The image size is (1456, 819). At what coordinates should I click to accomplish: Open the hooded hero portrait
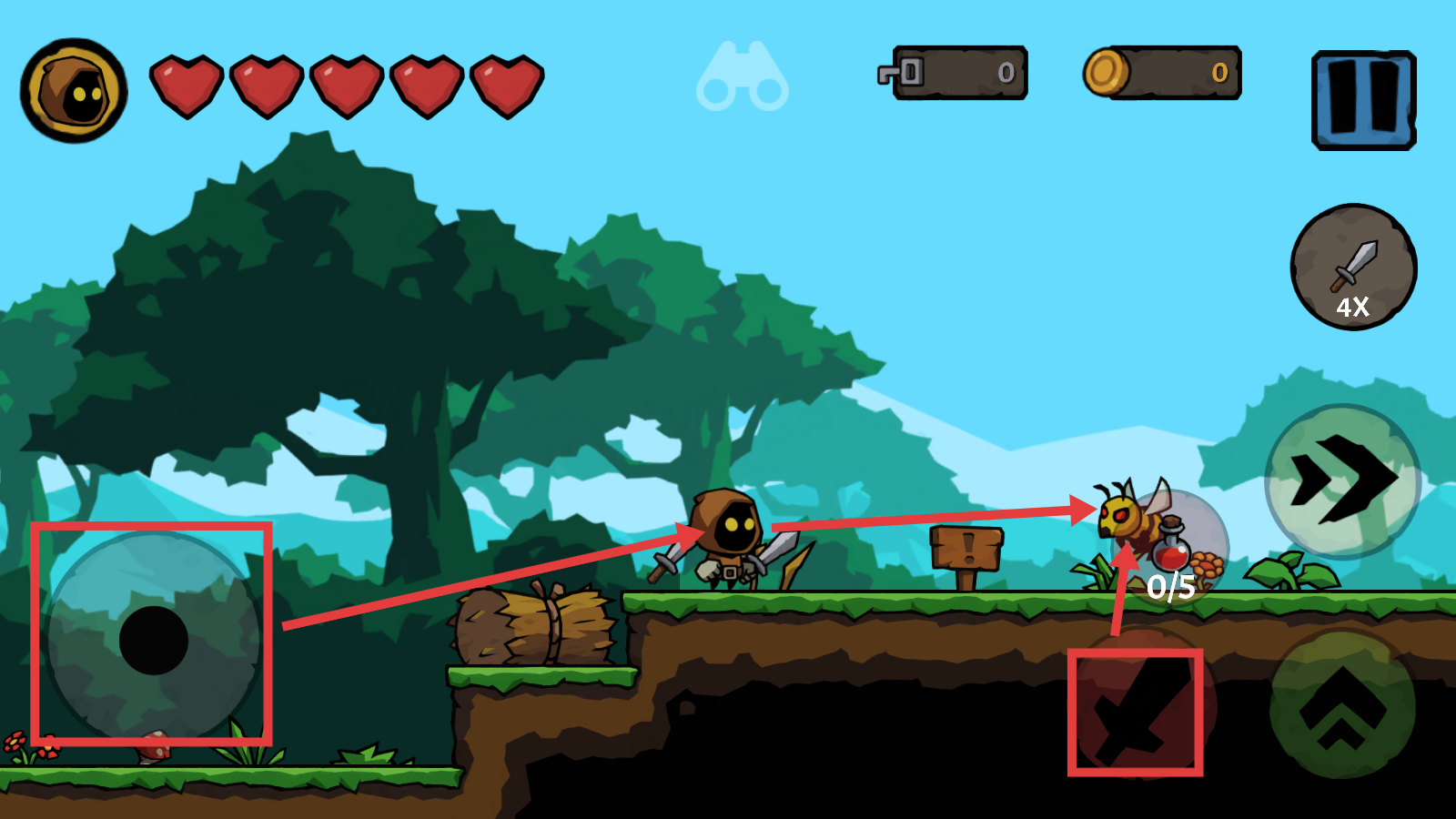[74, 90]
